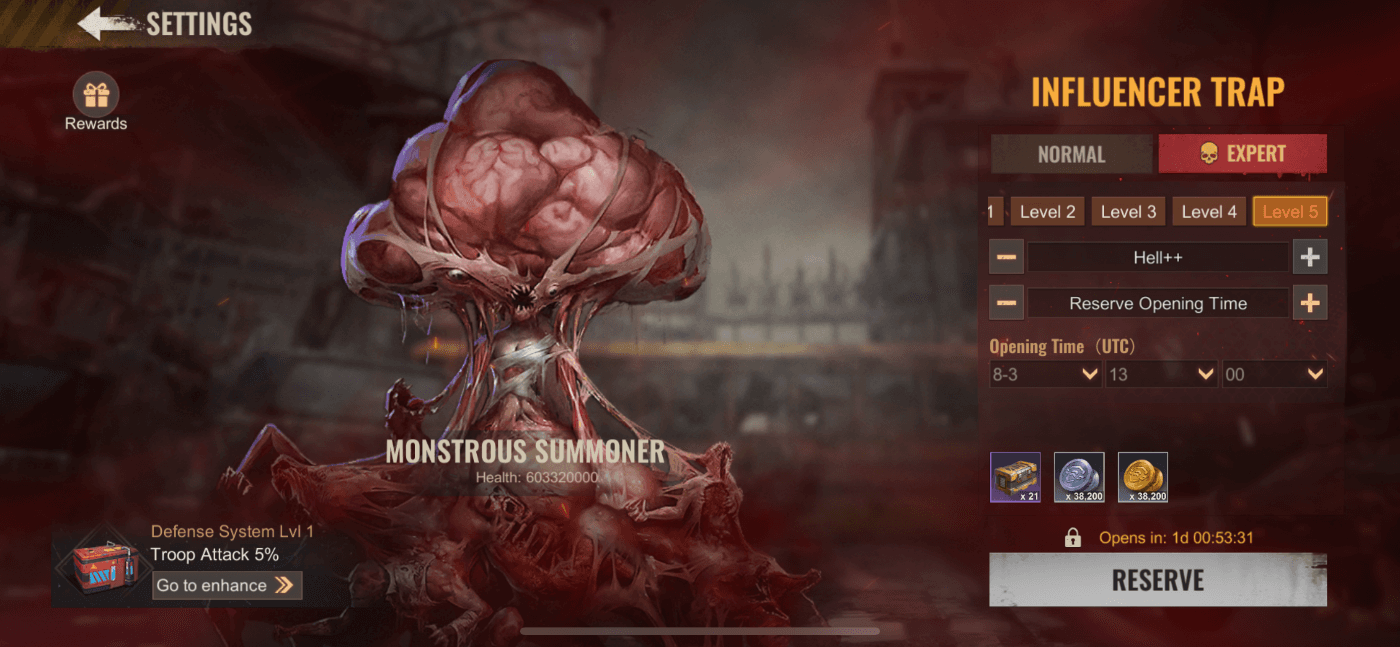Open the minutes dropdown showing 00
The height and width of the screenshot is (647, 1400).
coord(1275,374)
